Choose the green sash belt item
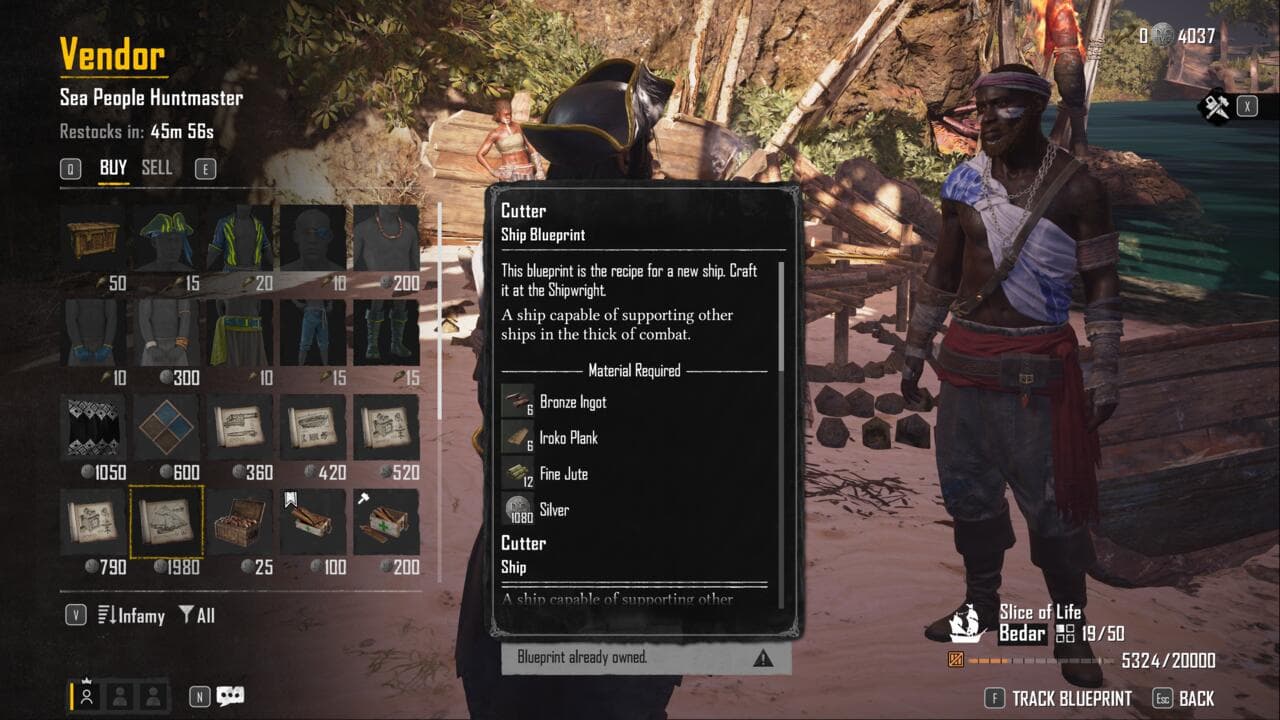1280x720 pixels. (x=240, y=333)
